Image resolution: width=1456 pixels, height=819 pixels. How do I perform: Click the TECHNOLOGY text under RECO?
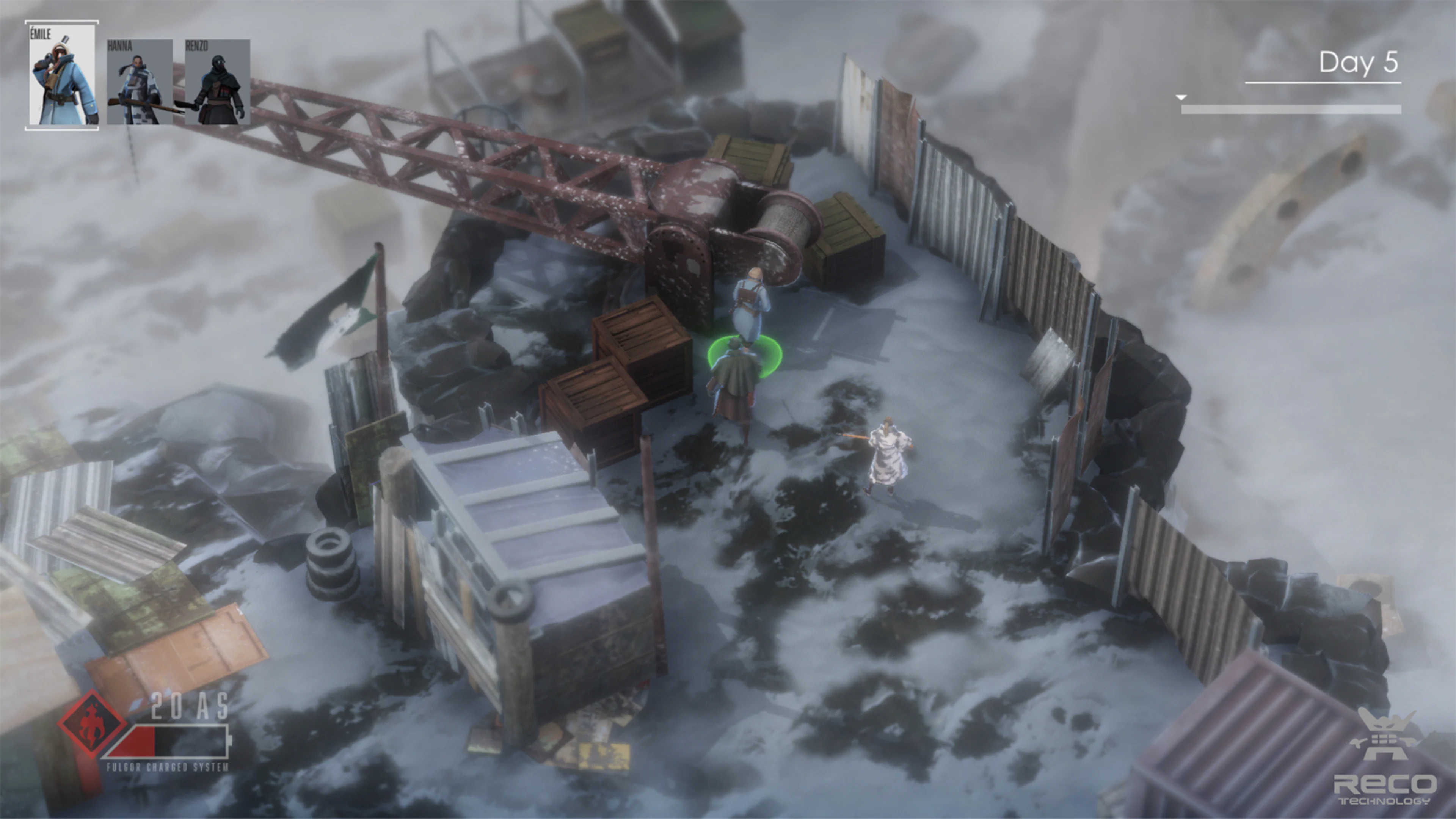(1385, 802)
